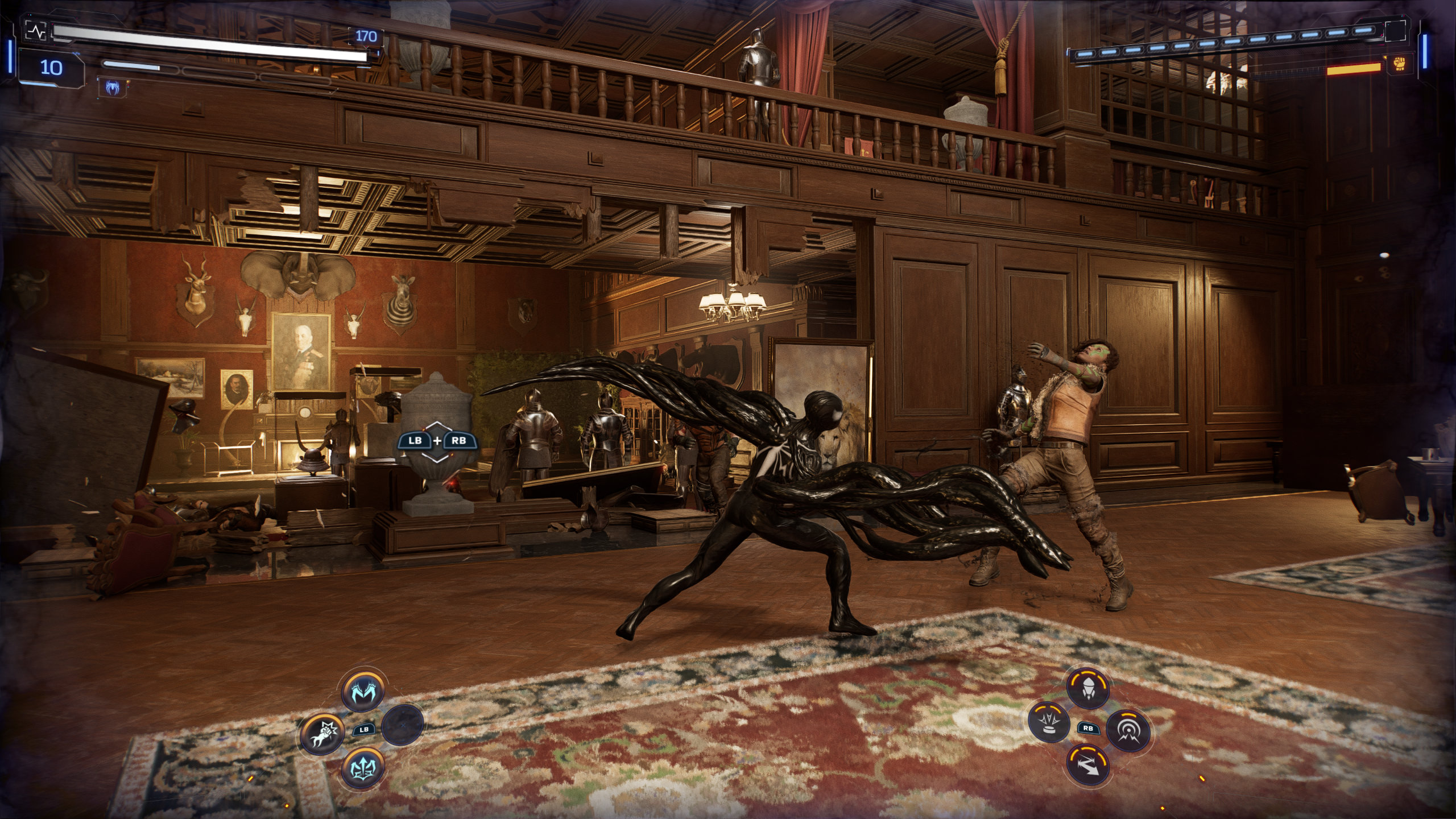Select the empty symbiote ability slot

[x=403, y=725]
